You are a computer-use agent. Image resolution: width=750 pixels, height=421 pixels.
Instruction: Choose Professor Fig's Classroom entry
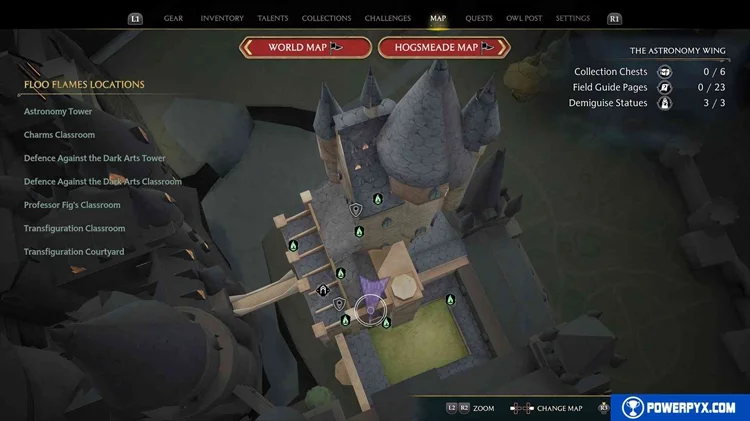click(x=72, y=205)
